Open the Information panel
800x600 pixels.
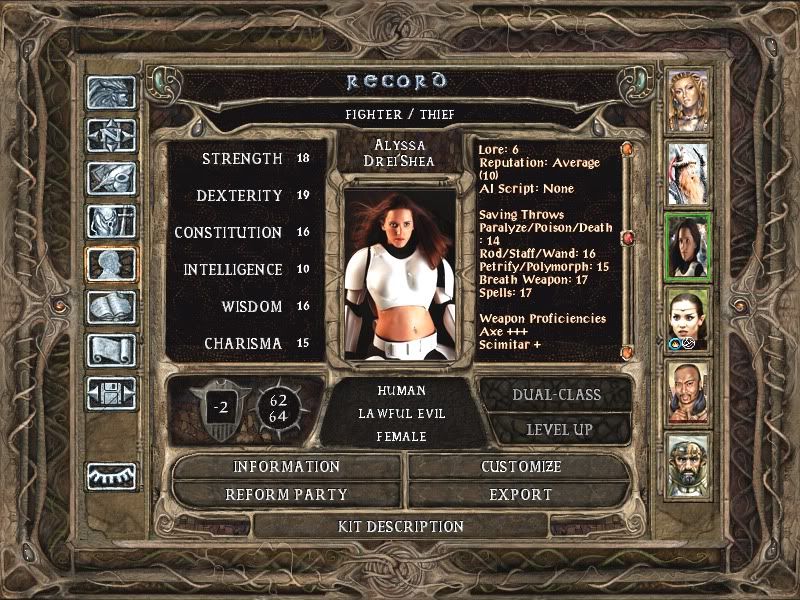pyautogui.click(x=287, y=467)
